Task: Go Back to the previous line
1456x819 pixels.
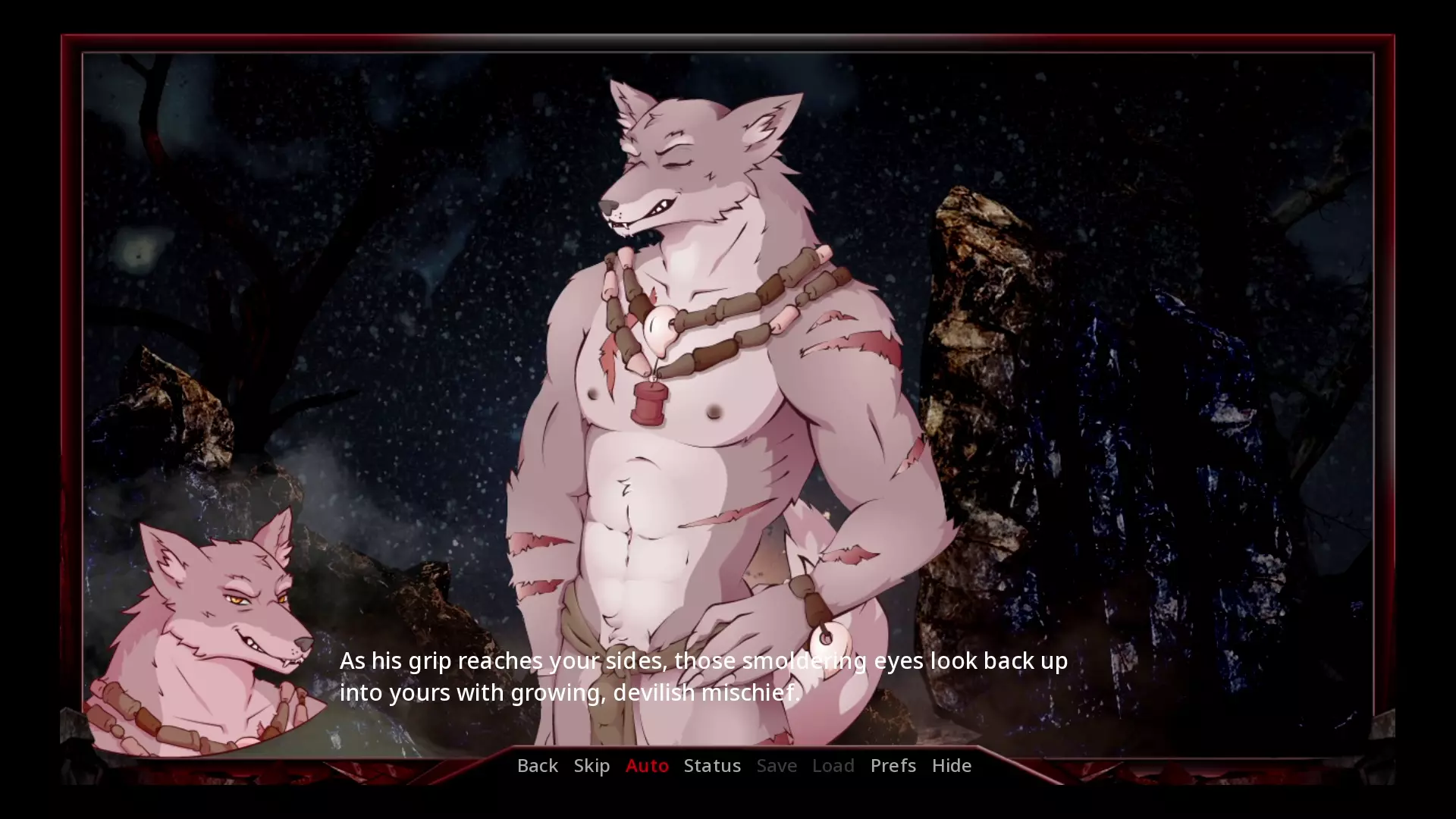Action: click(x=537, y=765)
